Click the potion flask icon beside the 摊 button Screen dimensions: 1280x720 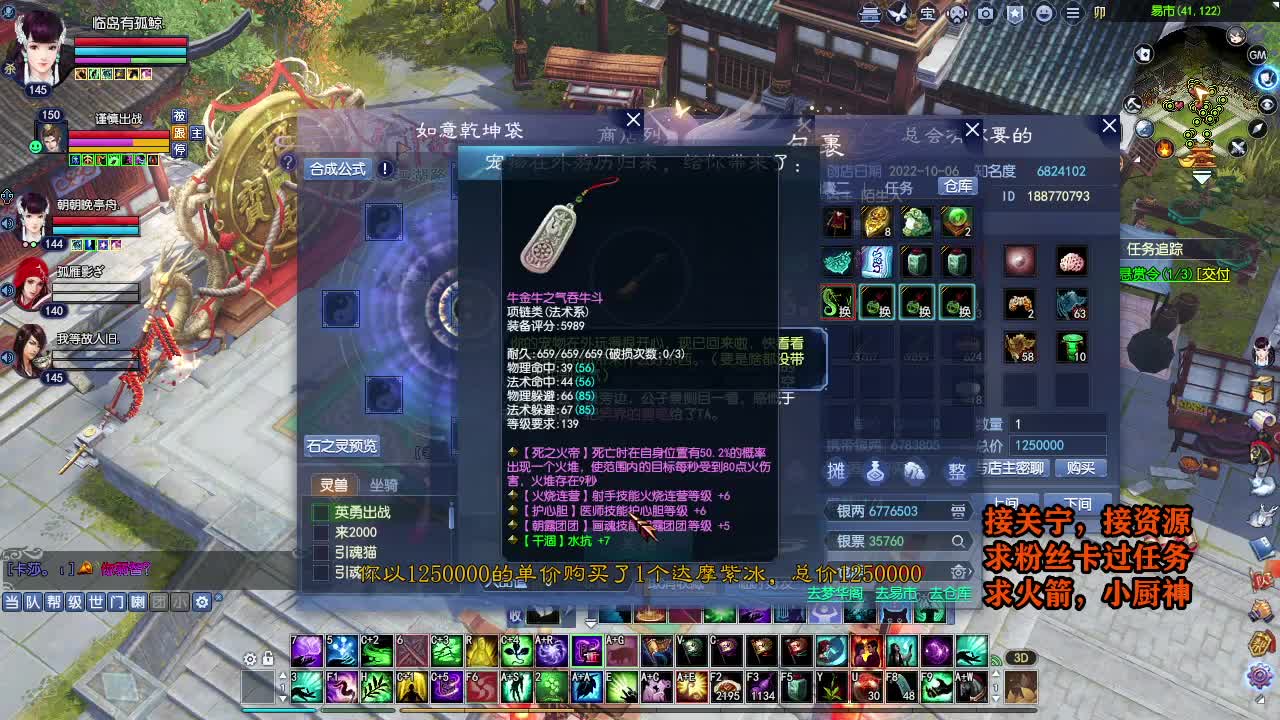tap(877, 470)
